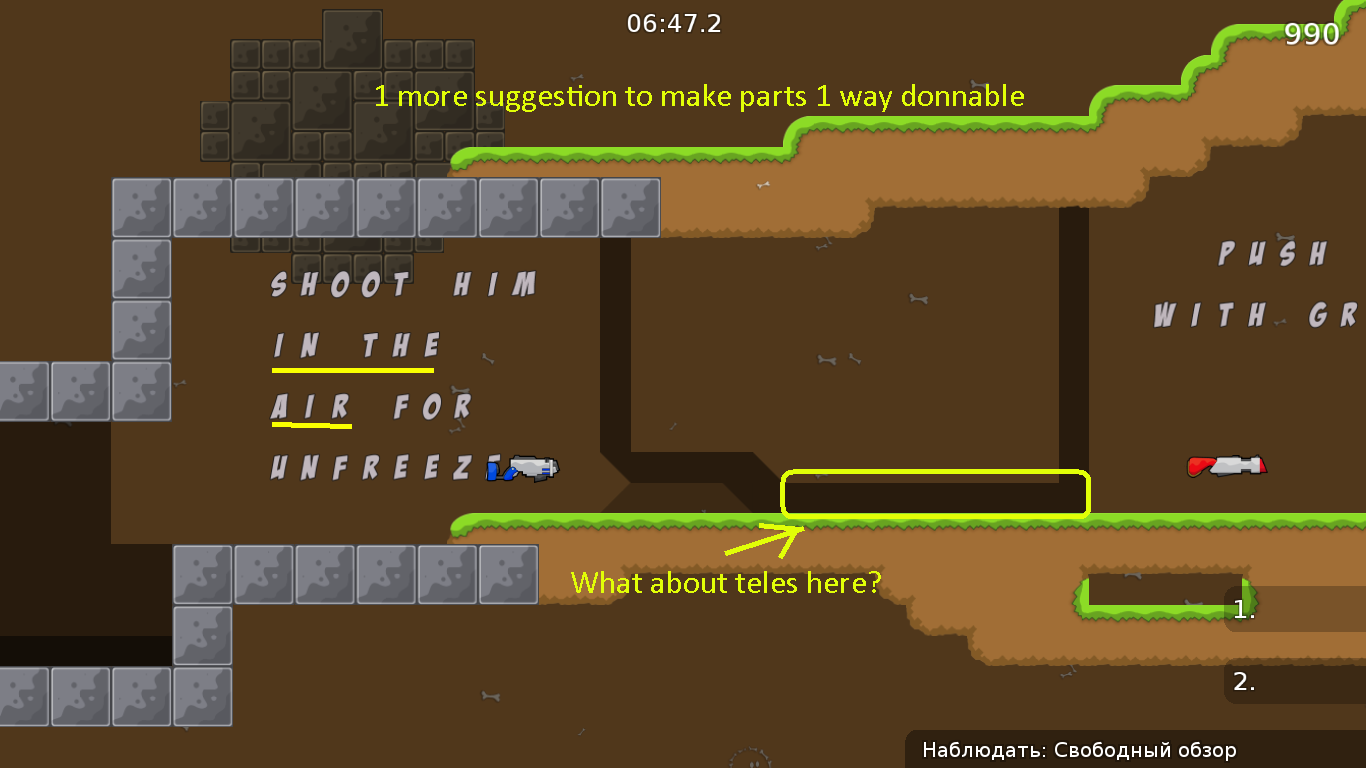Select the single gray block at far left edge
The height and width of the screenshot is (768, 1366).
pos(22,388)
